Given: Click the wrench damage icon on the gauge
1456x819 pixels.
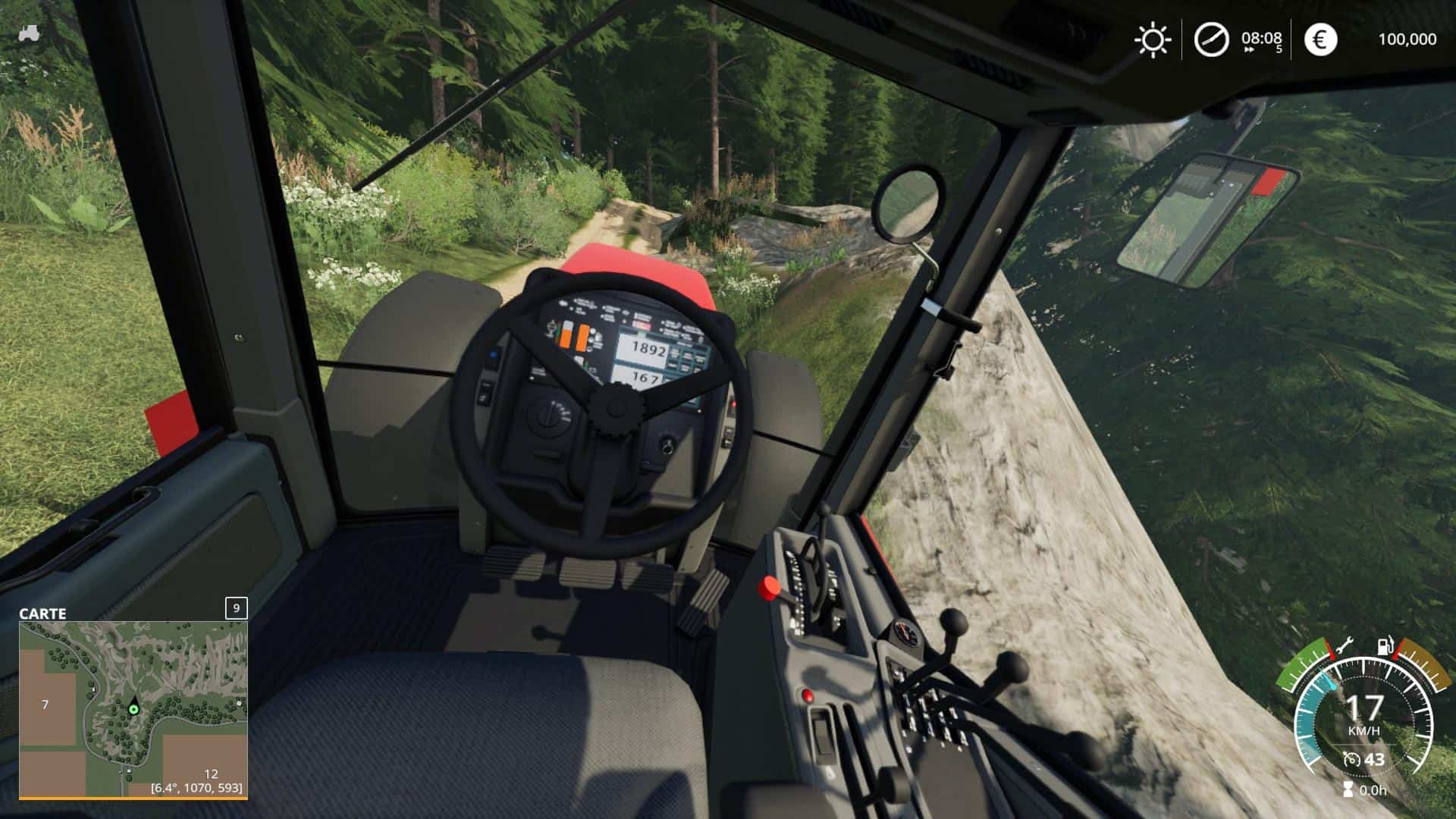Looking at the screenshot, I should tap(1345, 647).
